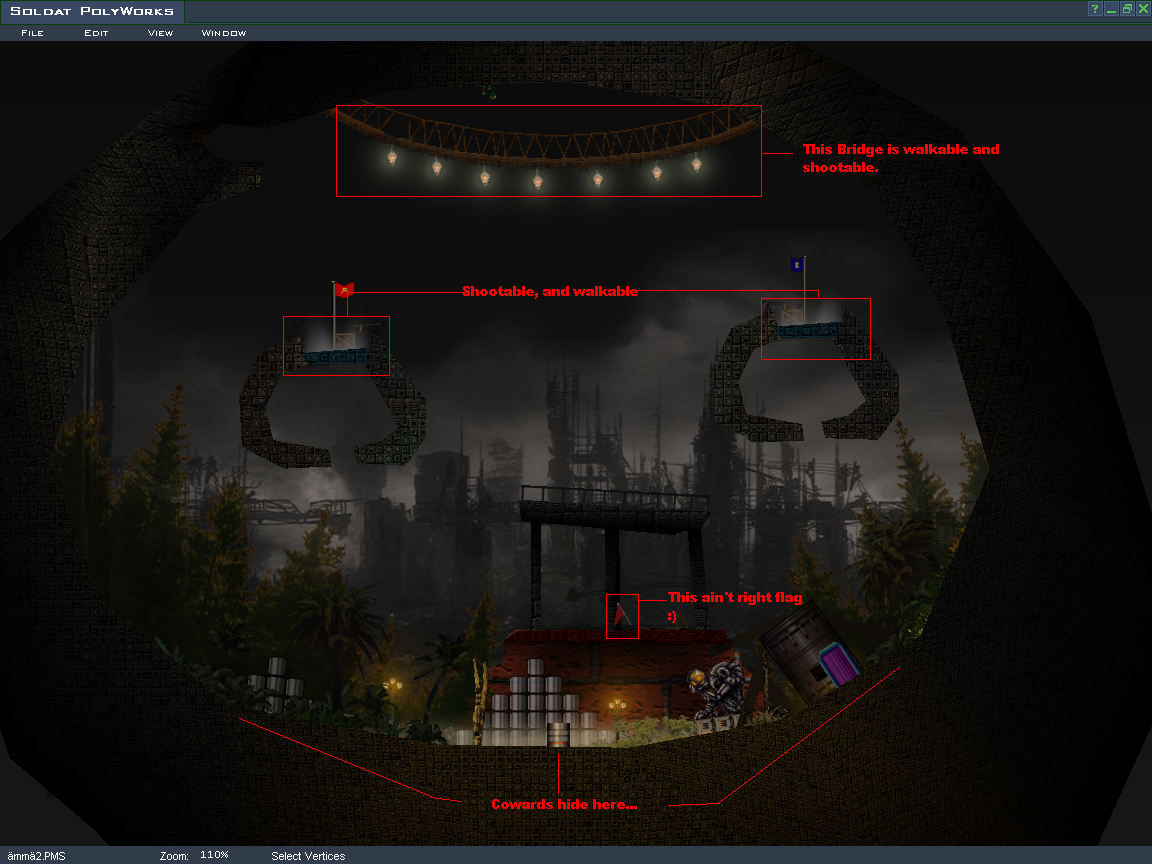Open the Edit menu
Image resolution: width=1152 pixels, height=864 pixels.
pos(96,33)
